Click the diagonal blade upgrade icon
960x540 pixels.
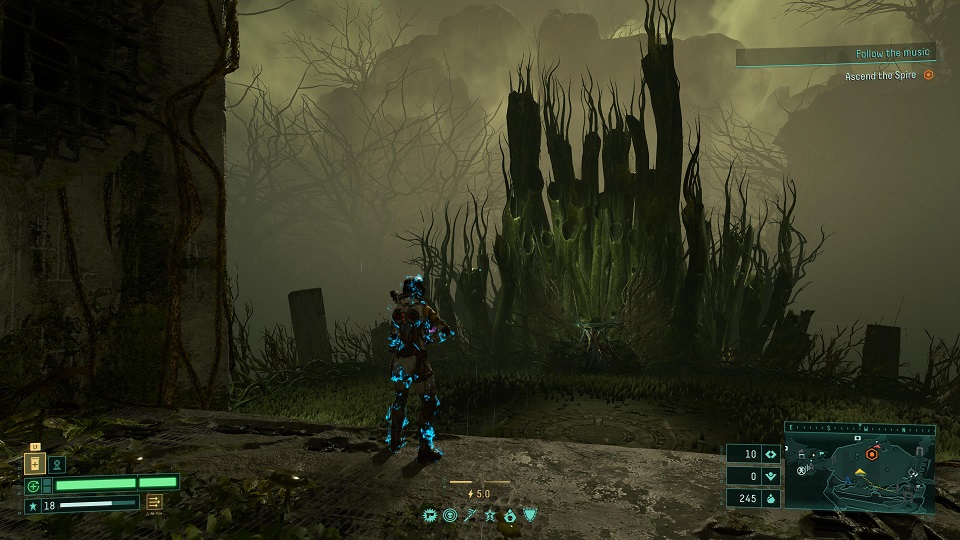(x=470, y=515)
